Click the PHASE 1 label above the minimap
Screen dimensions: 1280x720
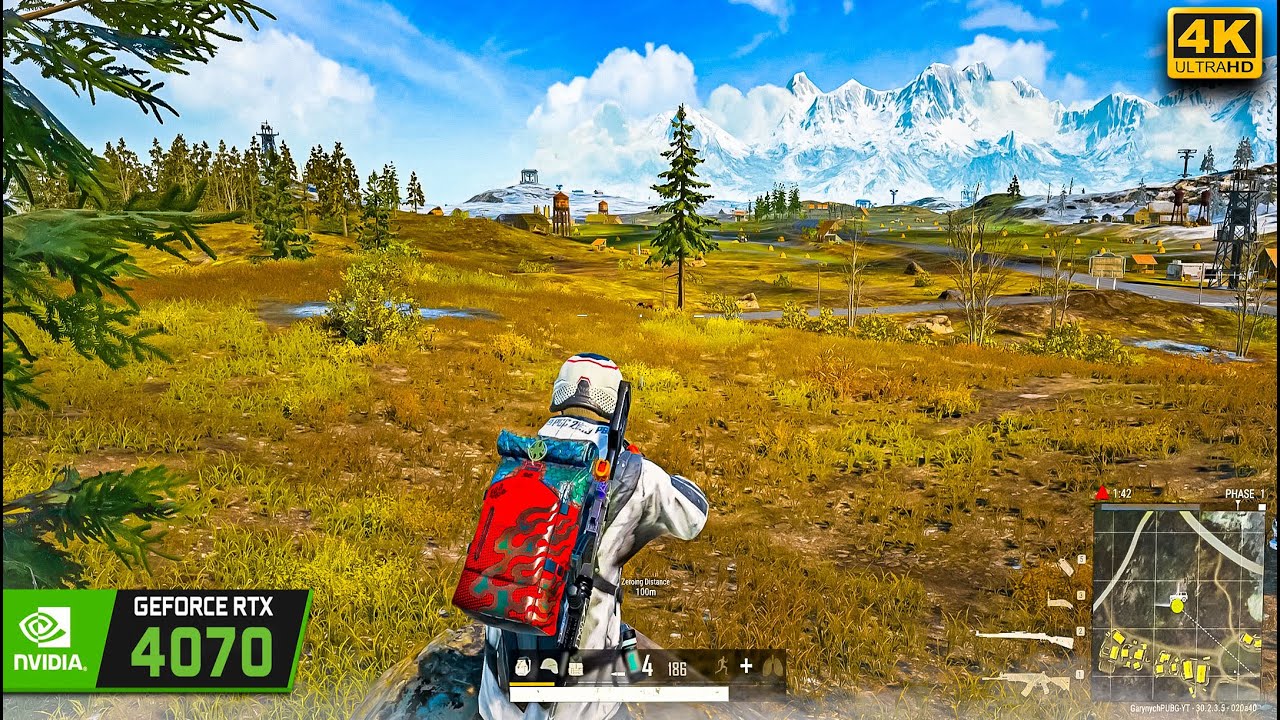tap(1244, 494)
